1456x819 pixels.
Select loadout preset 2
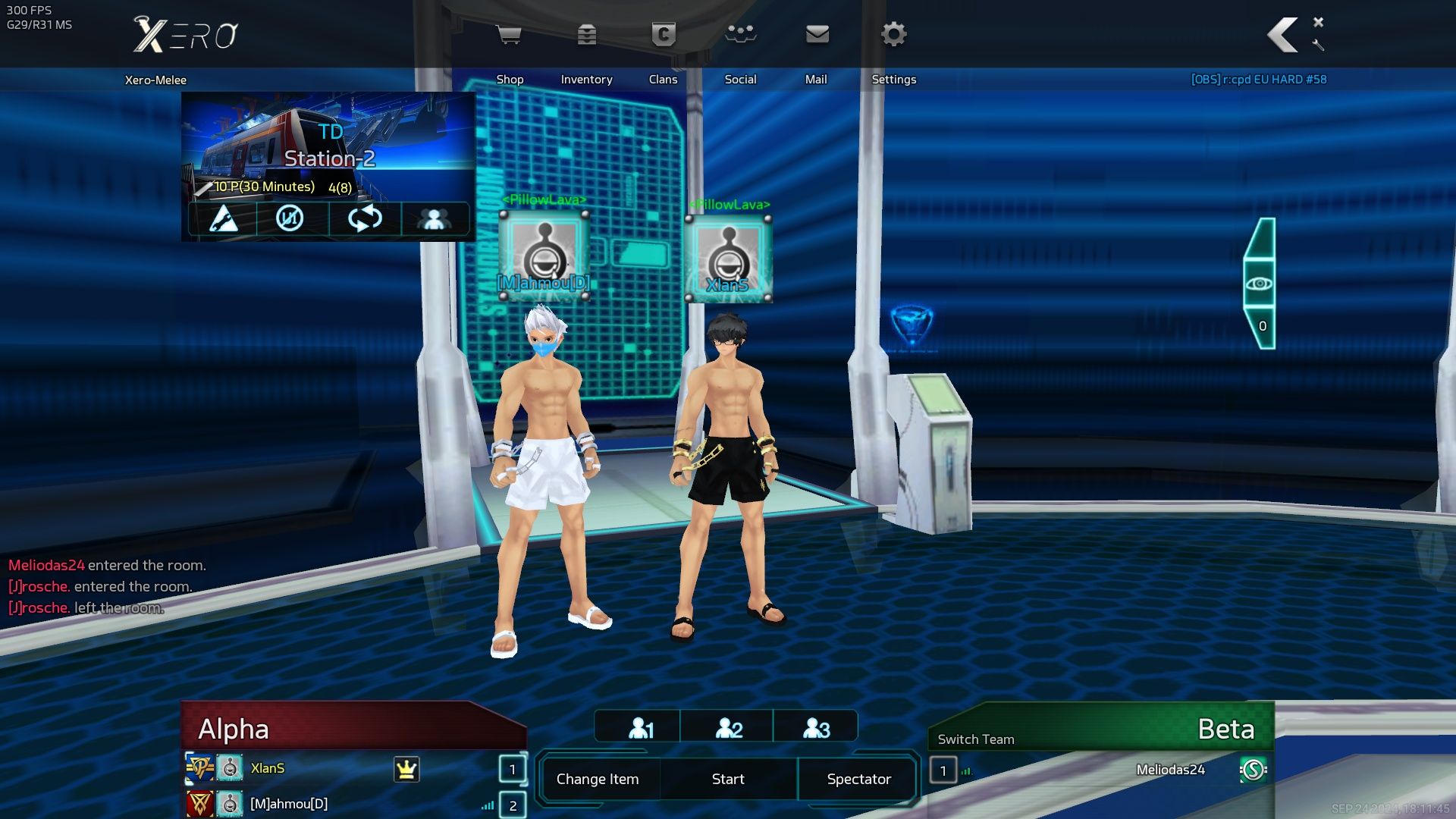[x=727, y=728]
